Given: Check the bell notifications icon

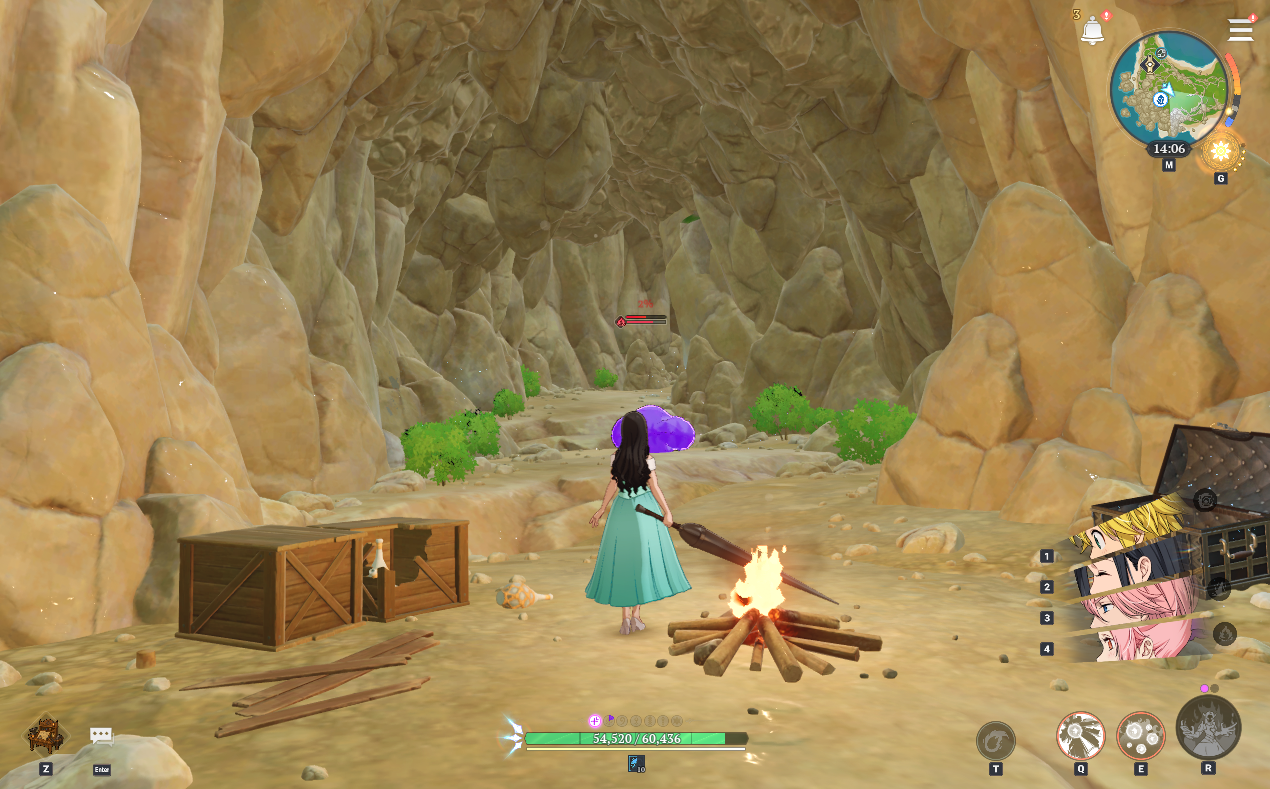Looking at the screenshot, I should [x=1092, y=30].
